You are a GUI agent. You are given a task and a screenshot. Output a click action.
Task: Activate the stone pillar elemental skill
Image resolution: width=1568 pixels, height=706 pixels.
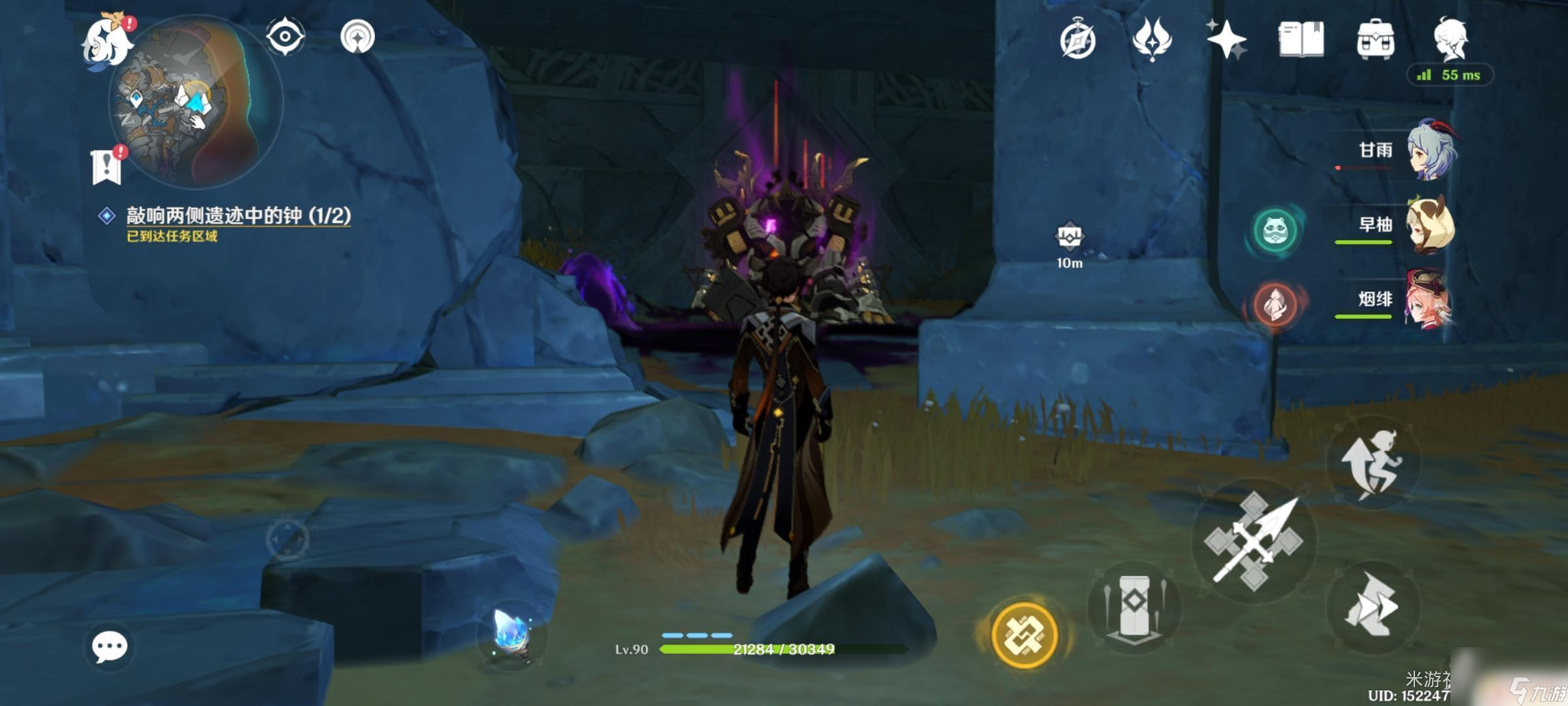point(1135,605)
